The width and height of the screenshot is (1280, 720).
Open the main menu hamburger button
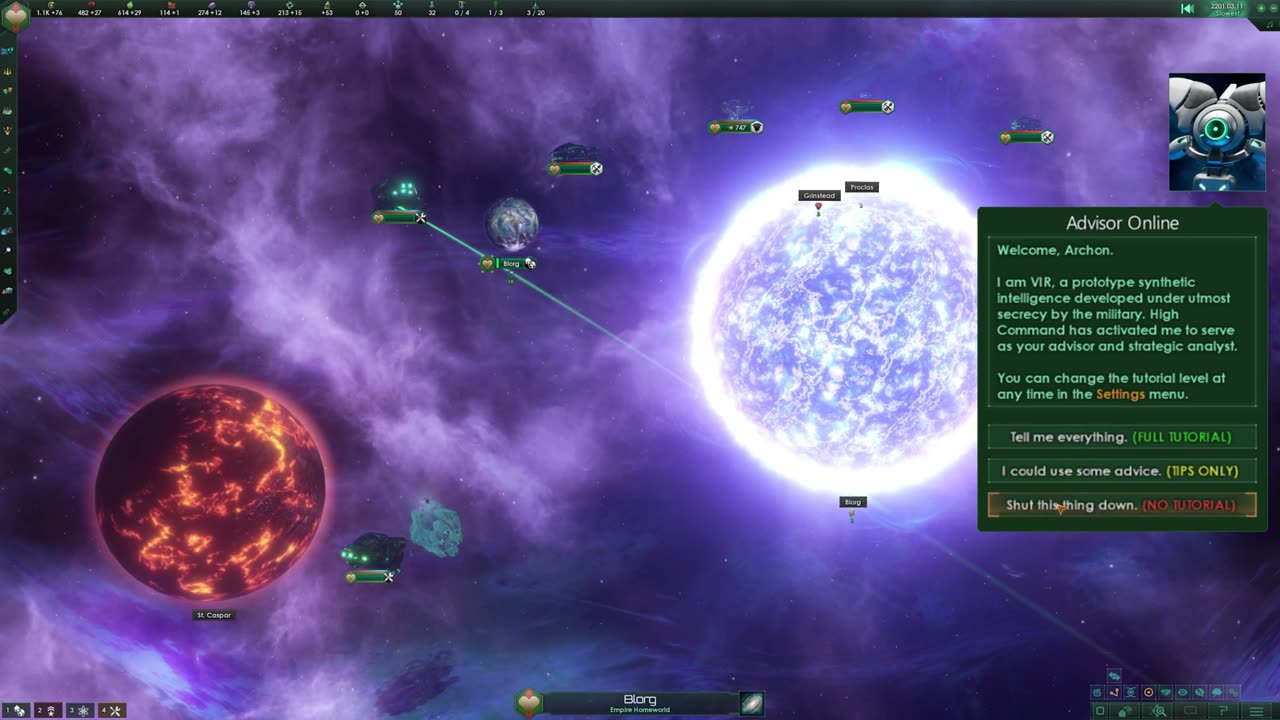pyautogui.click(x=1256, y=711)
